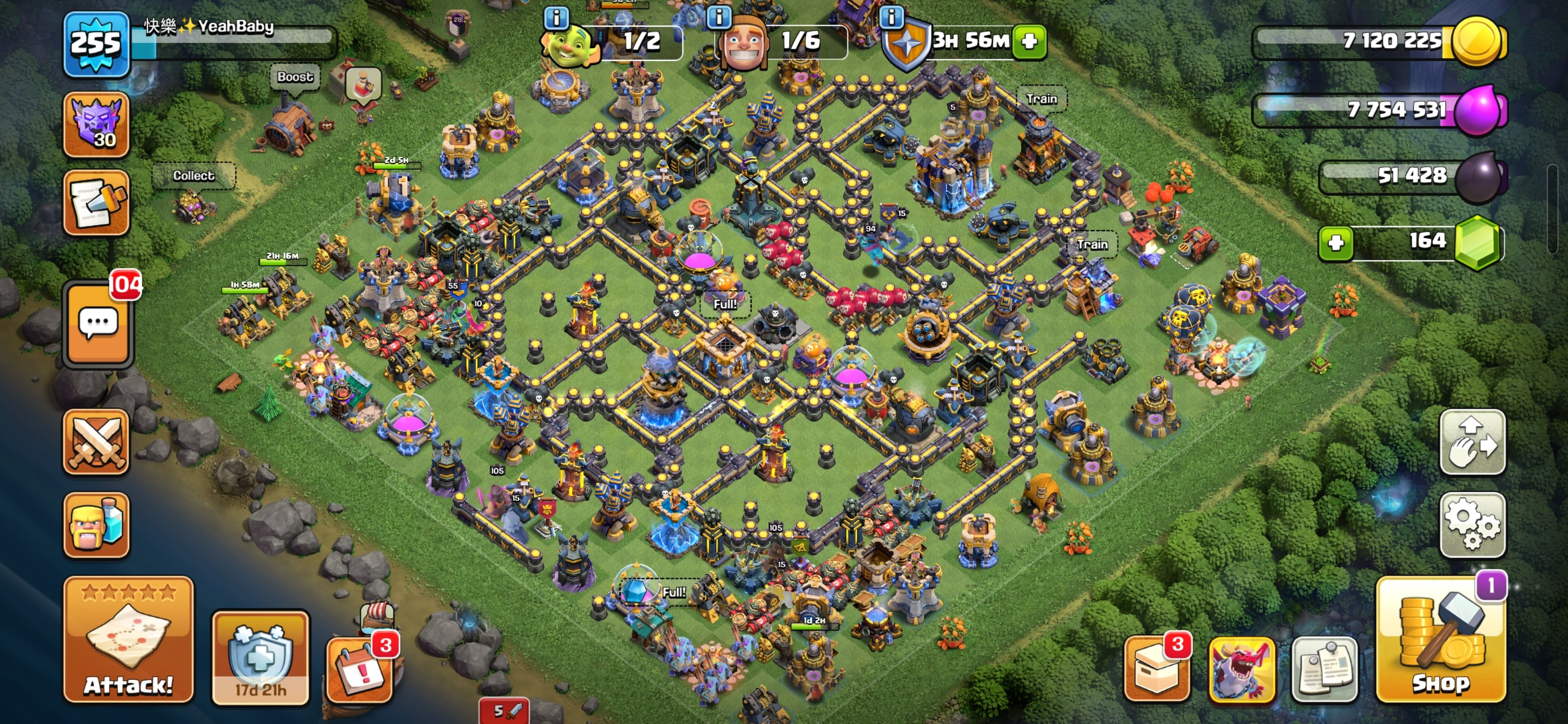Tap the shield info toggle above timer

(893, 18)
